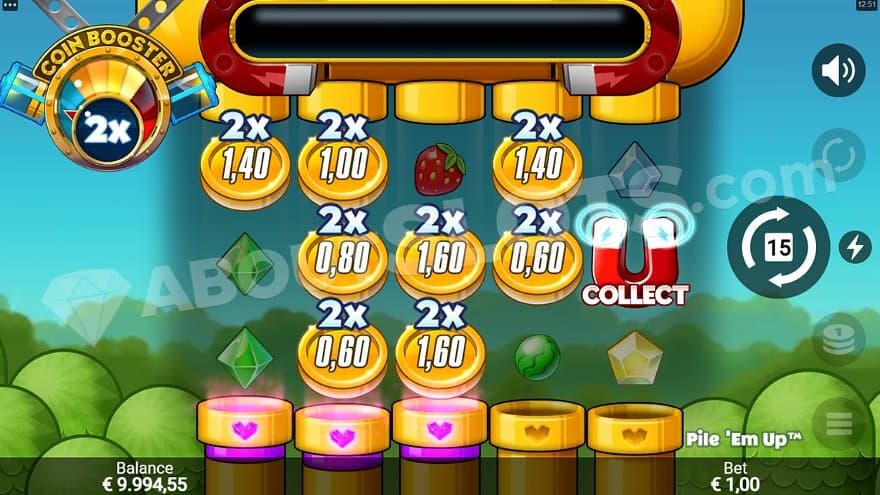Click the faded circular spin arrow button

pyautogui.click(x=838, y=155)
